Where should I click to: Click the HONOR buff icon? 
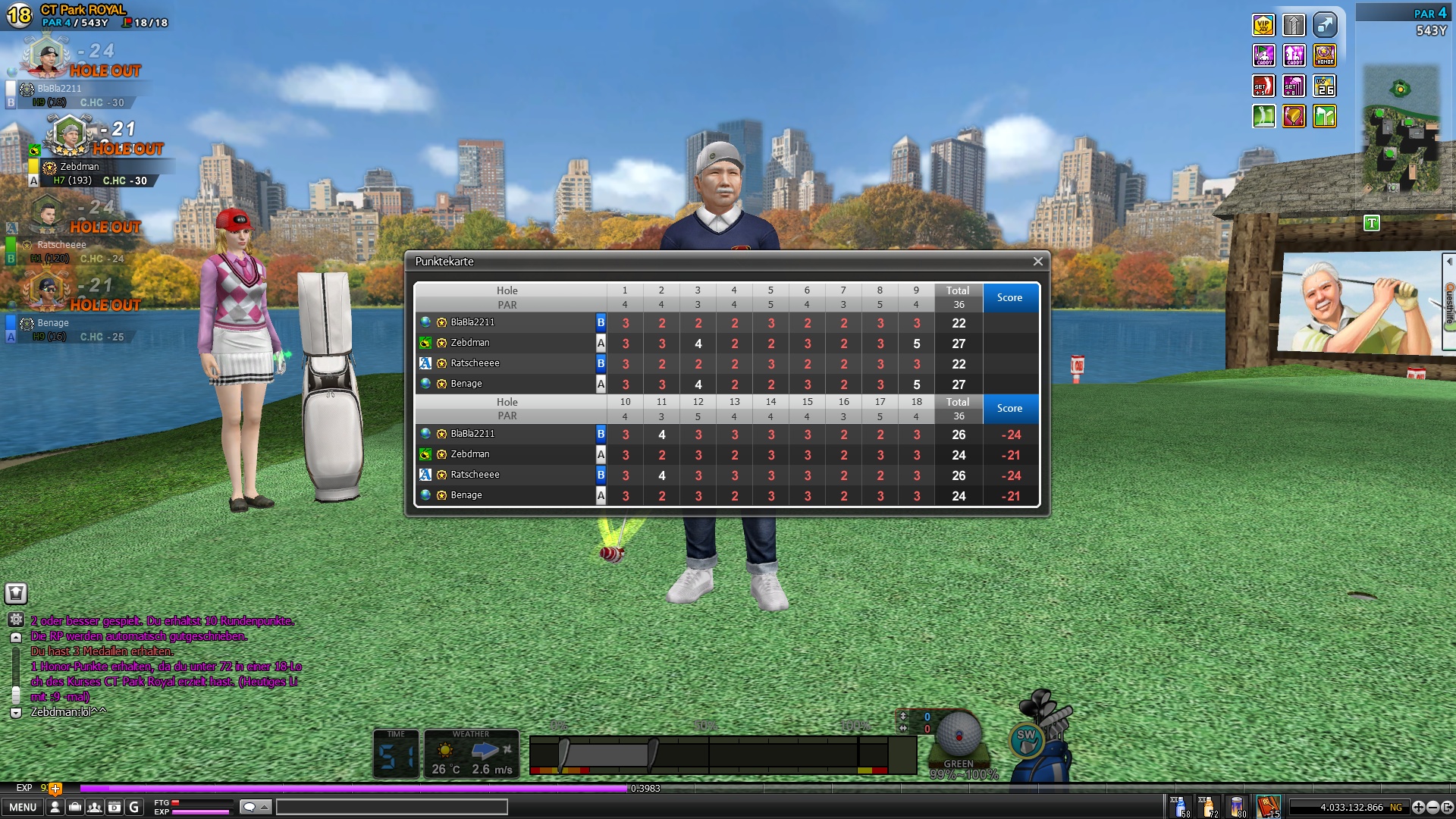pyautogui.click(x=1325, y=55)
